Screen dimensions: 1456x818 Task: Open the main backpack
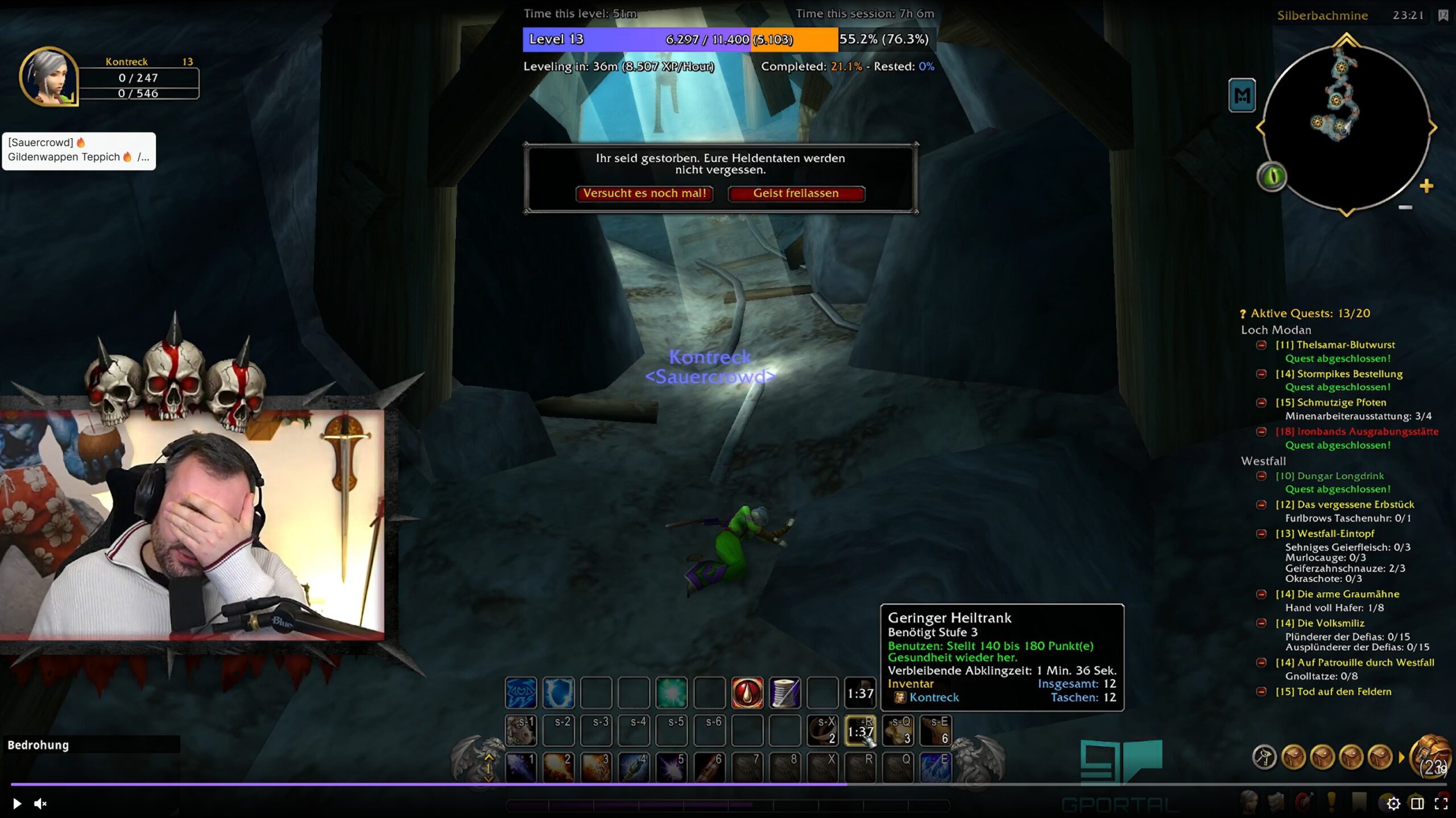click(1430, 755)
